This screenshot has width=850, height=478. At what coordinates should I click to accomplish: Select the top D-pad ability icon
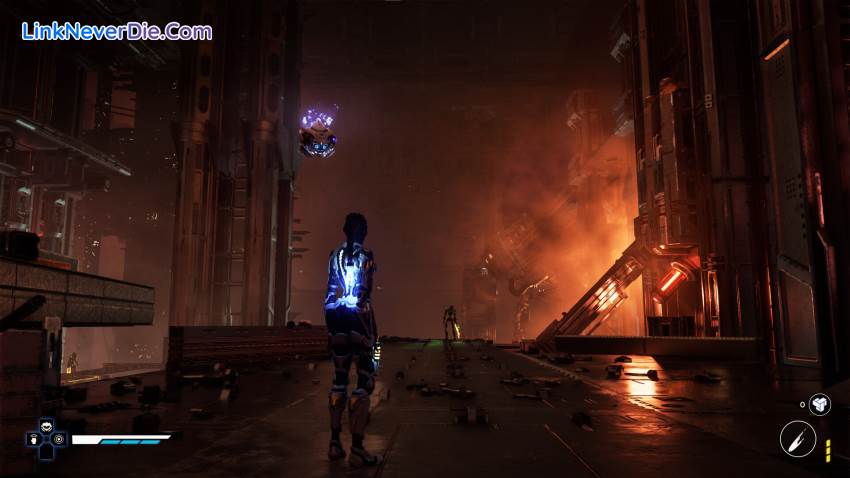coord(46,425)
